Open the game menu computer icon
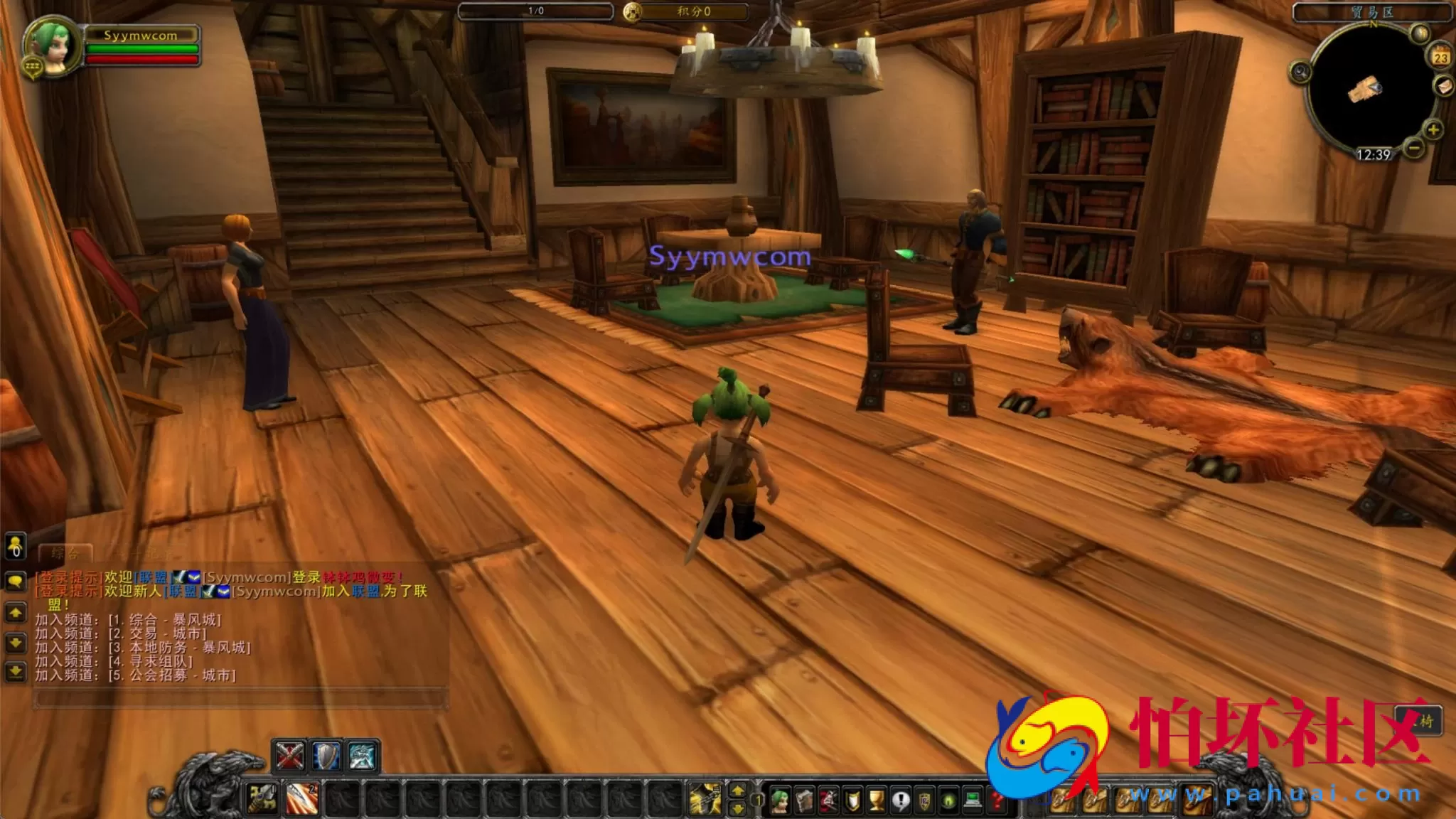This screenshot has width=1456, height=819. coord(973,800)
